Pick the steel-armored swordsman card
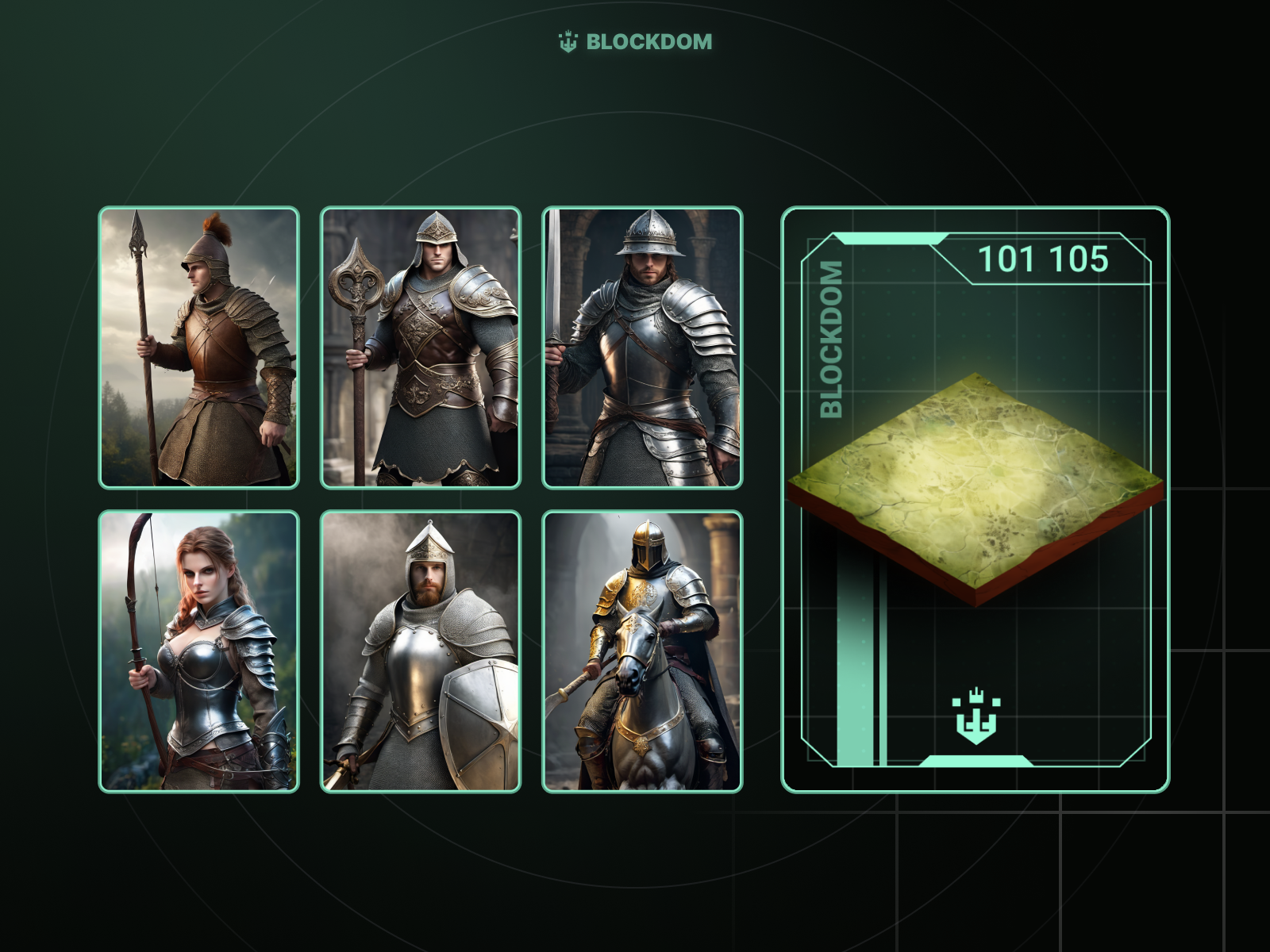 [642, 347]
